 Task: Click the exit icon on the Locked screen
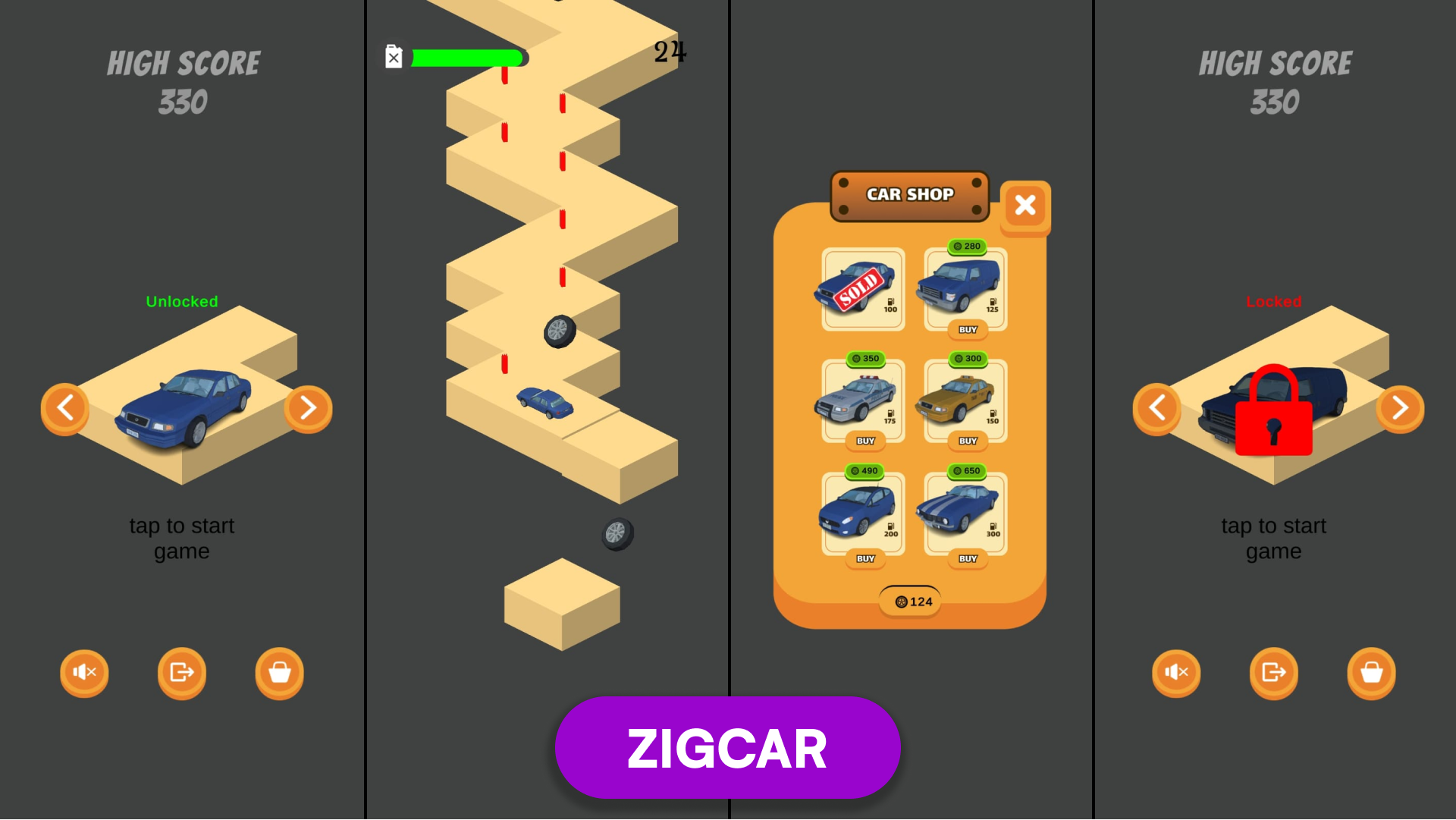click(1273, 673)
